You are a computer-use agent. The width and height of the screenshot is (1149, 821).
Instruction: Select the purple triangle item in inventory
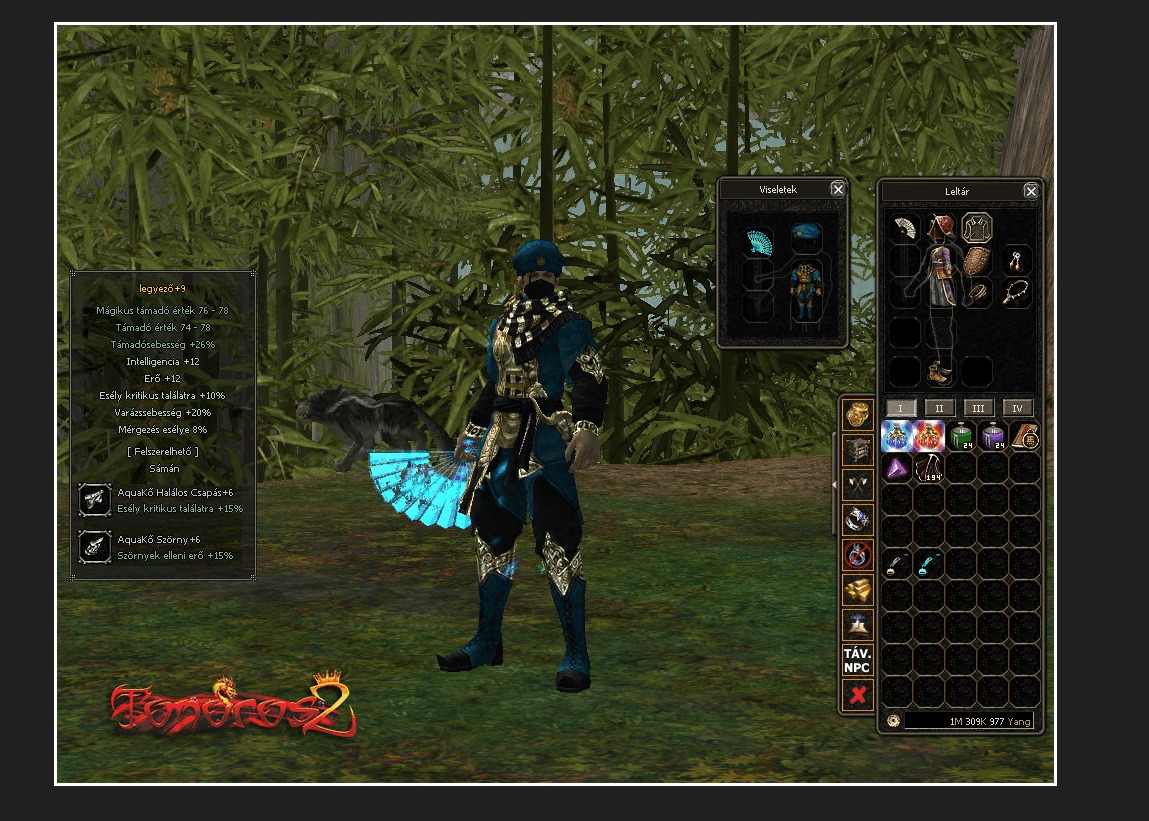click(x=897, y=468)
